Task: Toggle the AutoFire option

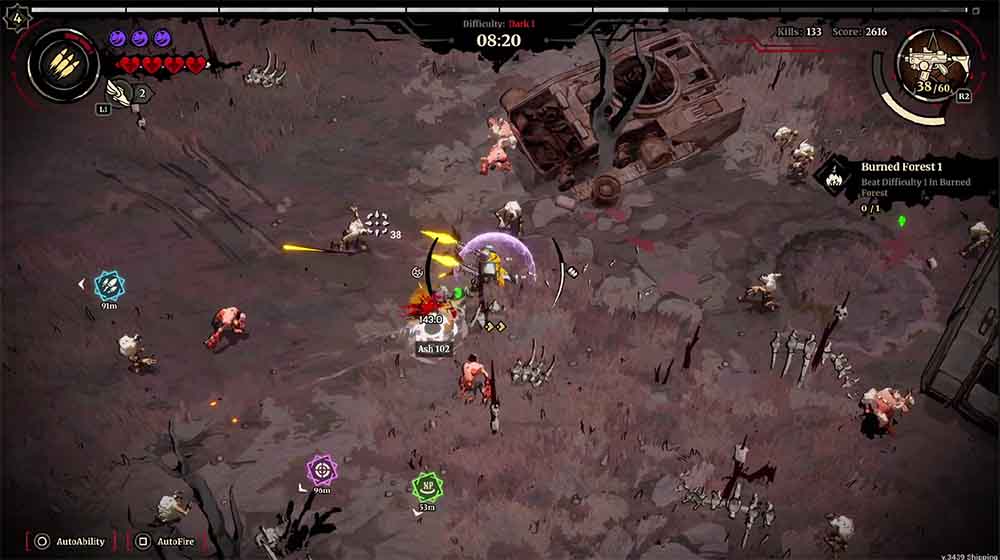Action: click(170, 541)
